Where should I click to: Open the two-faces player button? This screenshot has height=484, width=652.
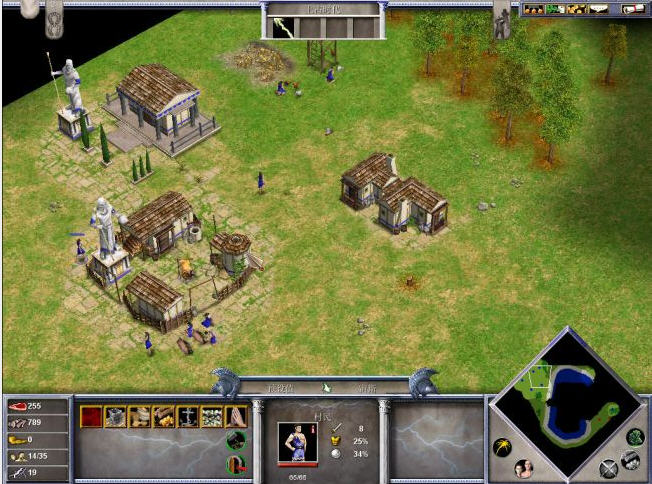523,468
